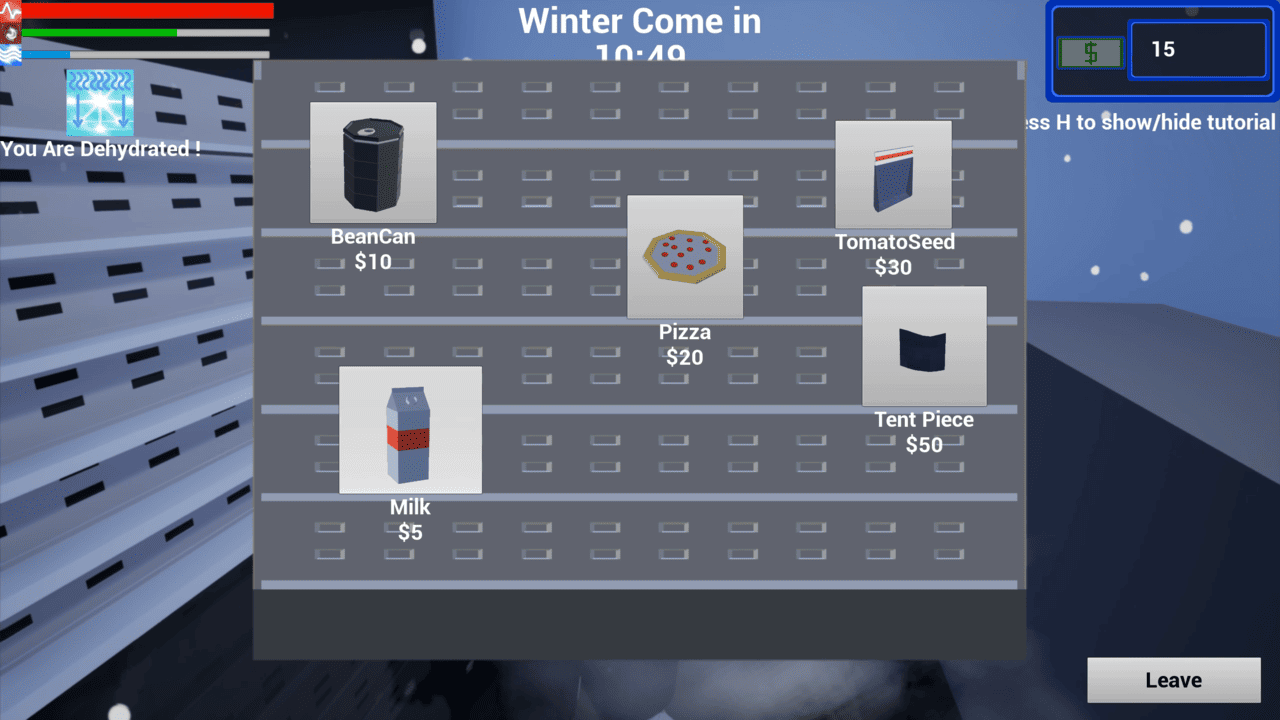Click the Pizza $20 price label
This screenshot has height=720, width=1280.
coord(684,357)
